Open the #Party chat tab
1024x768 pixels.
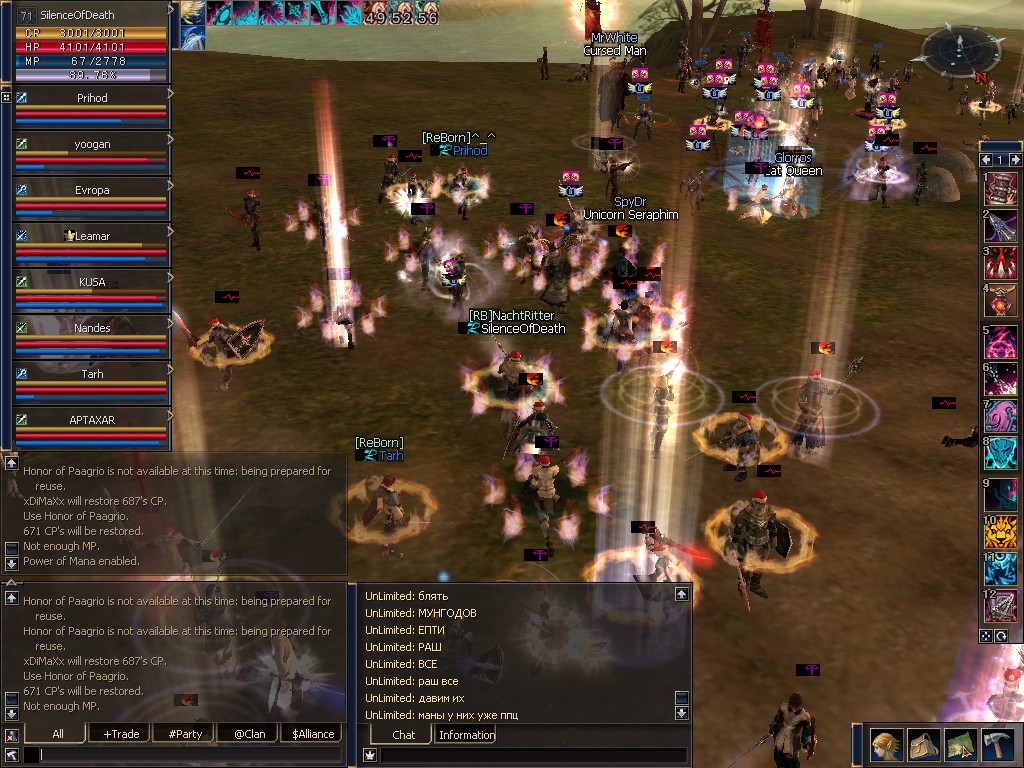coord(185,734)
